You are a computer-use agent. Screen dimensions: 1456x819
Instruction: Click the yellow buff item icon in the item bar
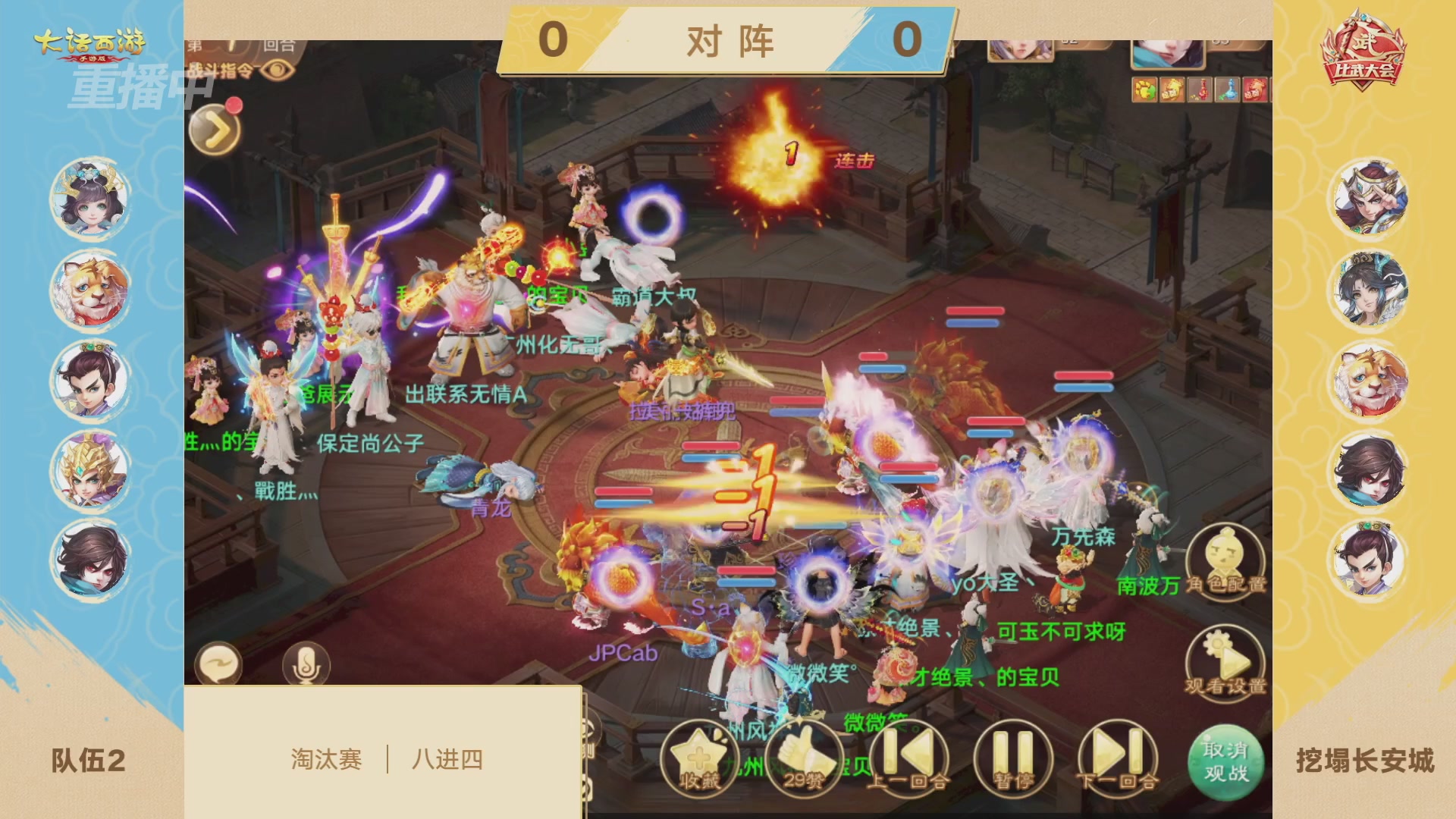(x=1145, y=91)
